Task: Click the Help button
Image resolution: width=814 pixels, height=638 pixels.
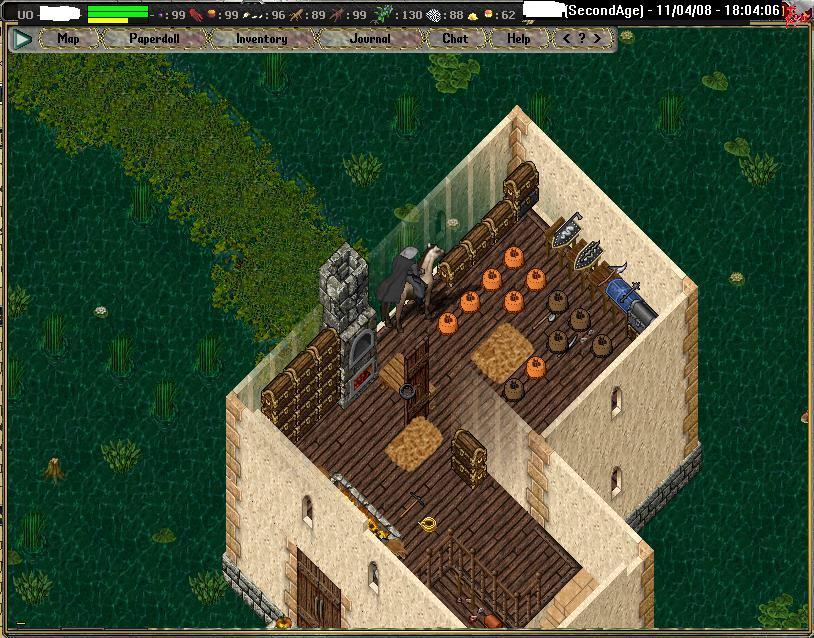Action: pyautogui.click(x=519, y=39)
